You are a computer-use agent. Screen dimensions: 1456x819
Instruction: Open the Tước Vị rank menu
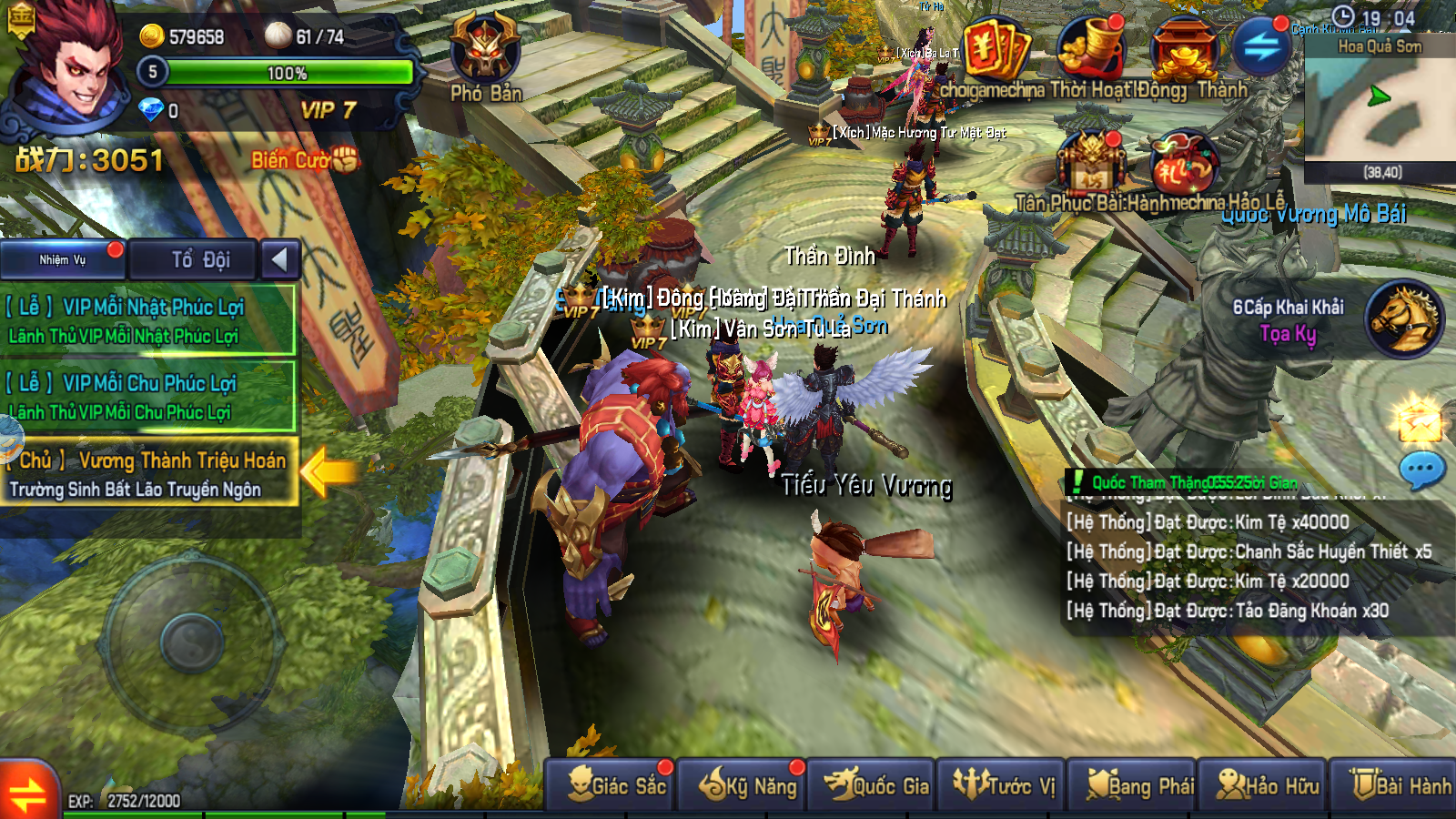(x=1003, y=784)
